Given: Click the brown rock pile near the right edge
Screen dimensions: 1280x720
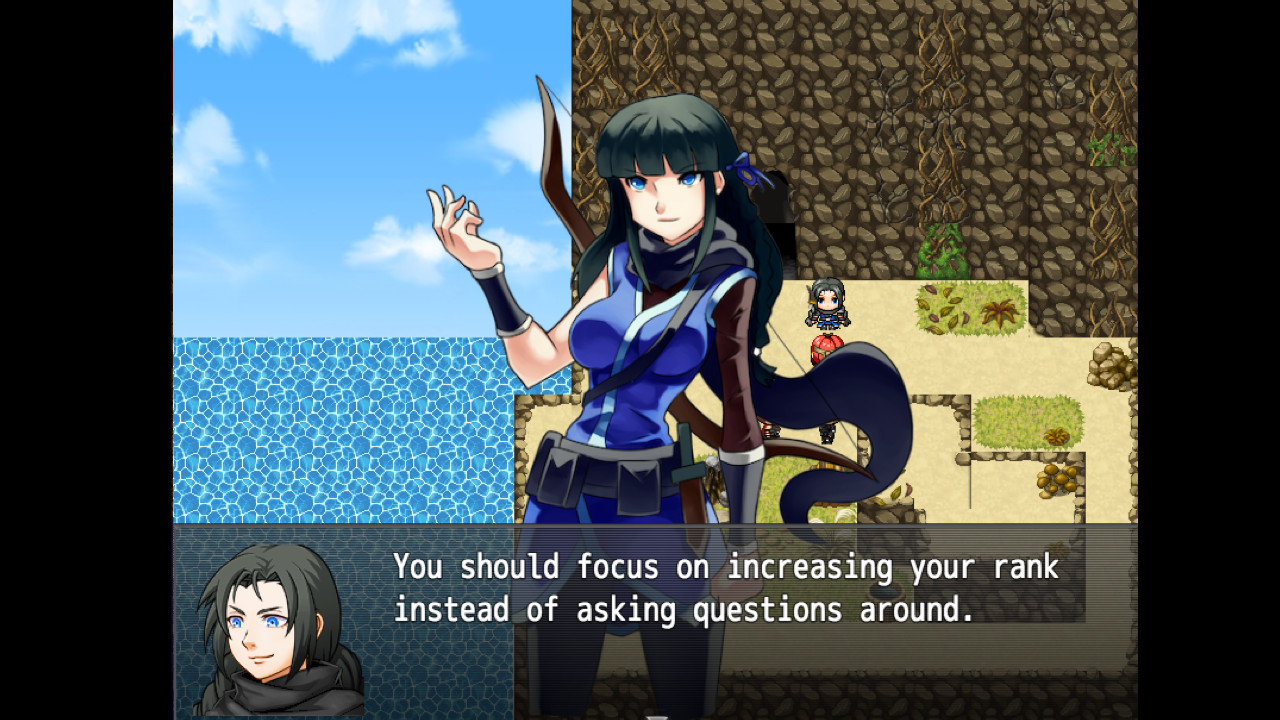Looking at the screenshot, I should [1108, 367].
